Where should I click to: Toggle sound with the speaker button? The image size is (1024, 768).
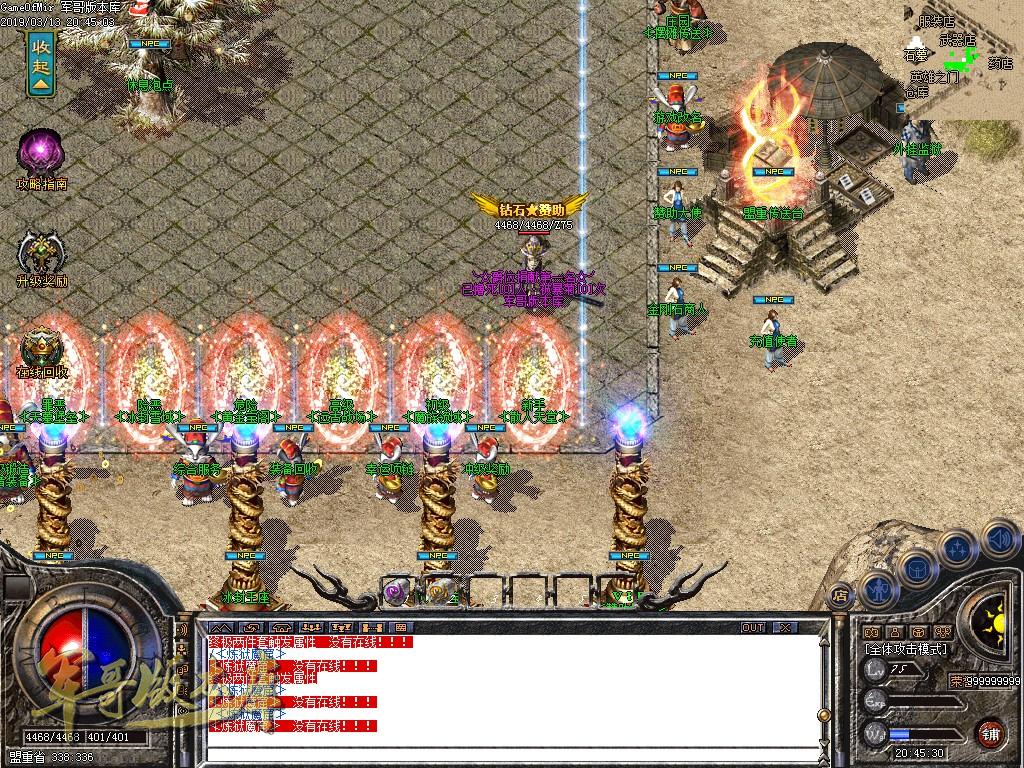coord(999,541)
